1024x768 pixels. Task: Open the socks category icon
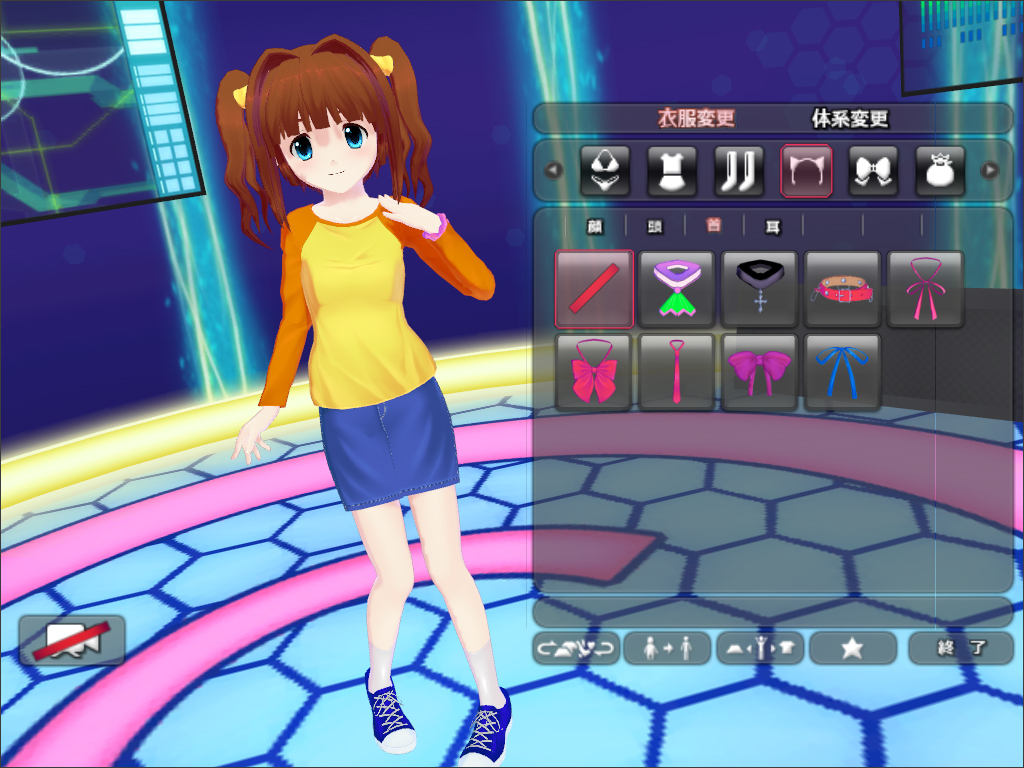(739, 171)
